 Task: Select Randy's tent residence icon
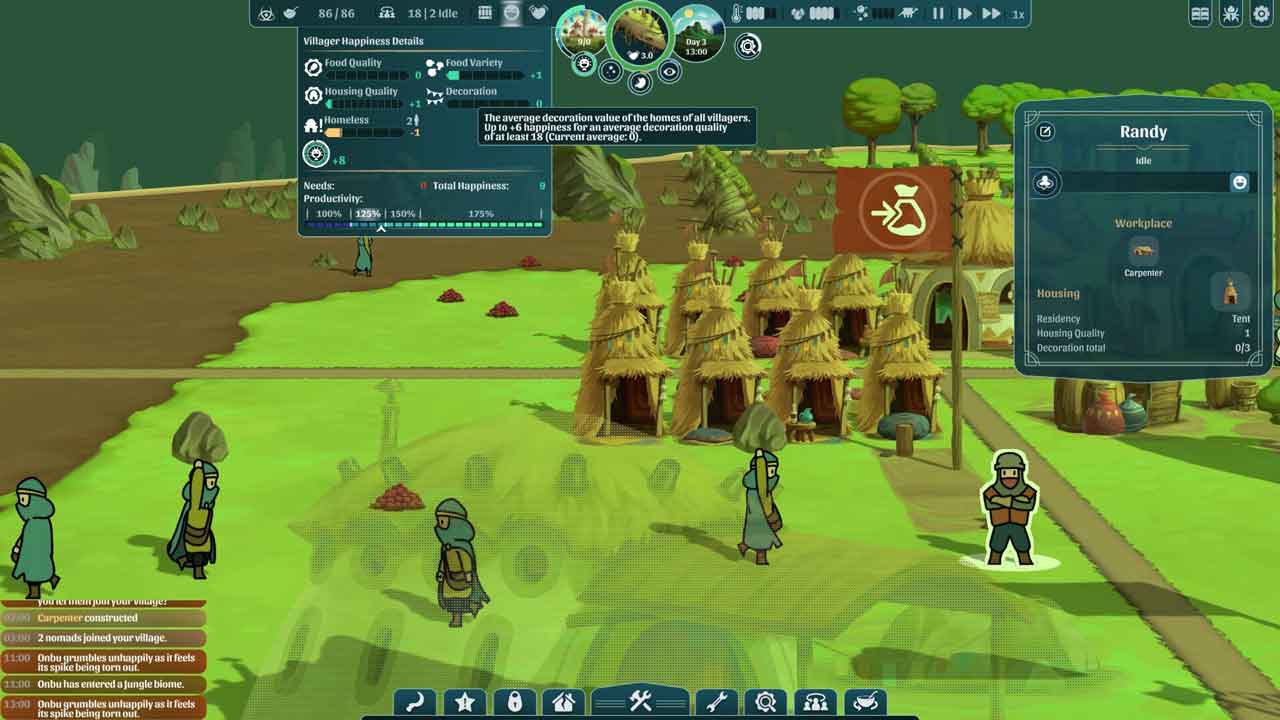click(x=1231, y=293)
